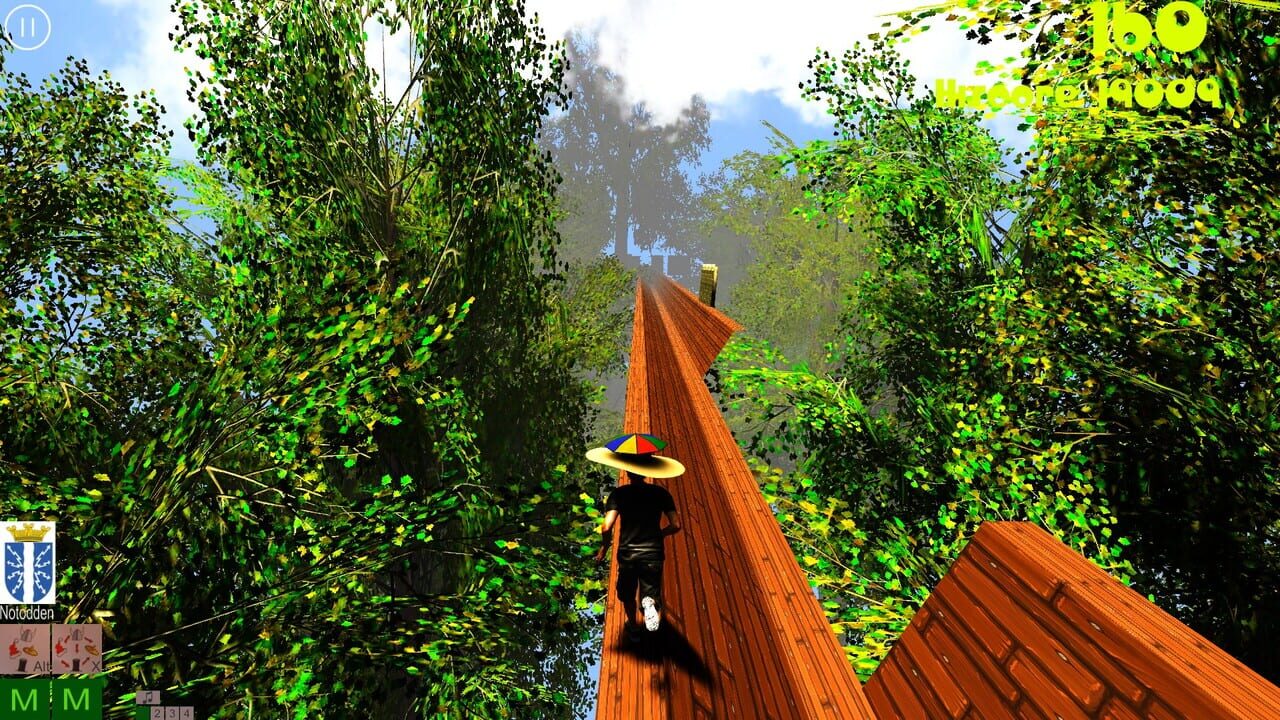This screenshot has height=720, width=1280.
Task: Toggle music track number 2
Action: [x=157, y=713]
